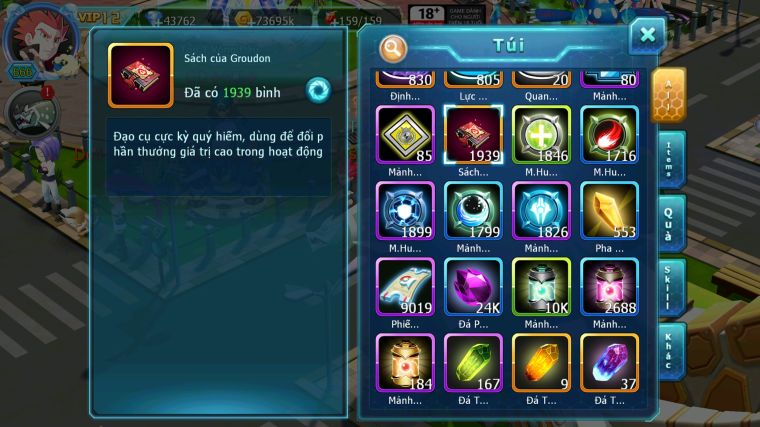This screenshot has width=760, height=427.
Task: Open the Skill tab
Action: point(670,286)
